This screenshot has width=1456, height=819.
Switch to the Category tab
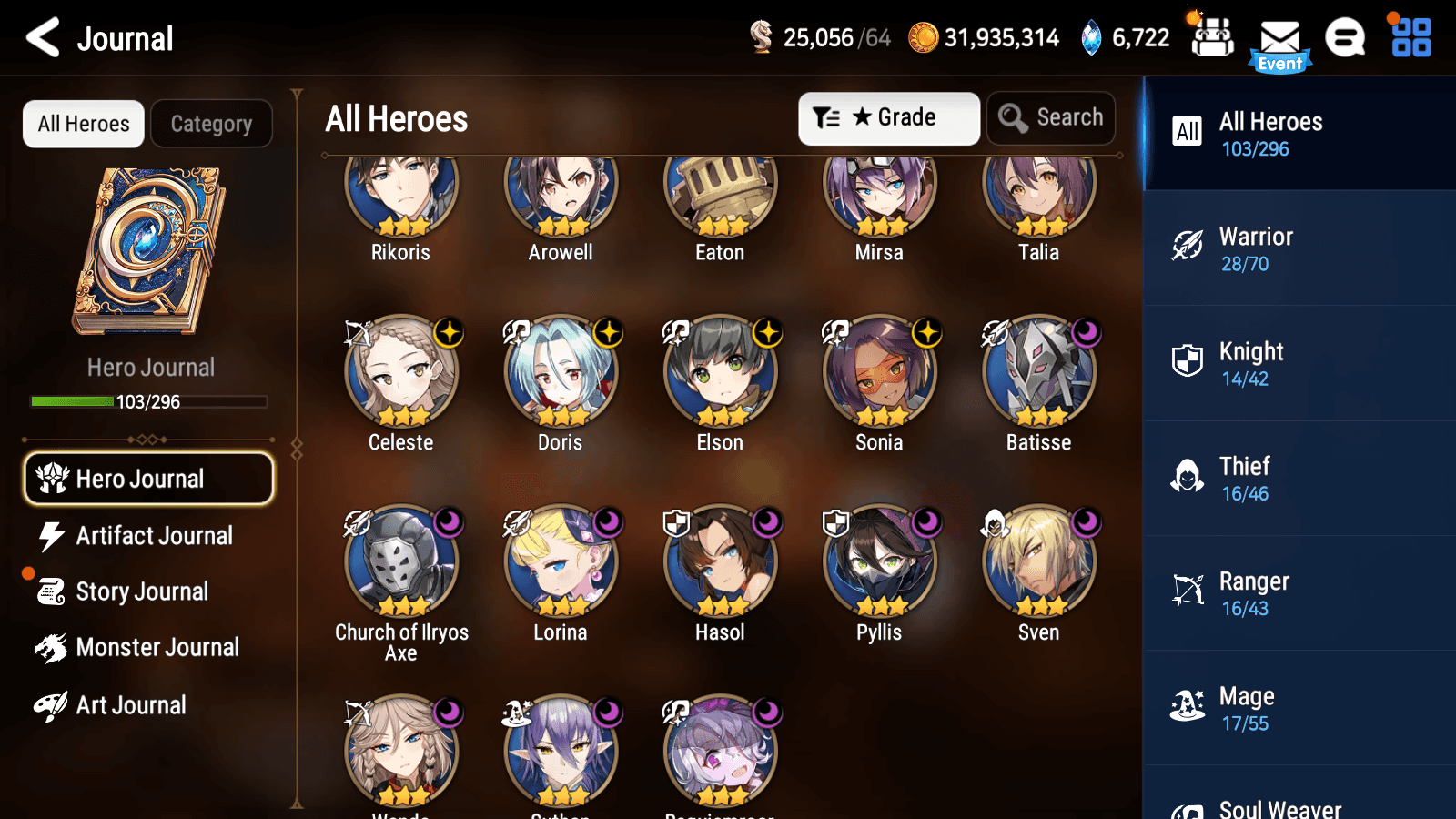click(211, 124)
